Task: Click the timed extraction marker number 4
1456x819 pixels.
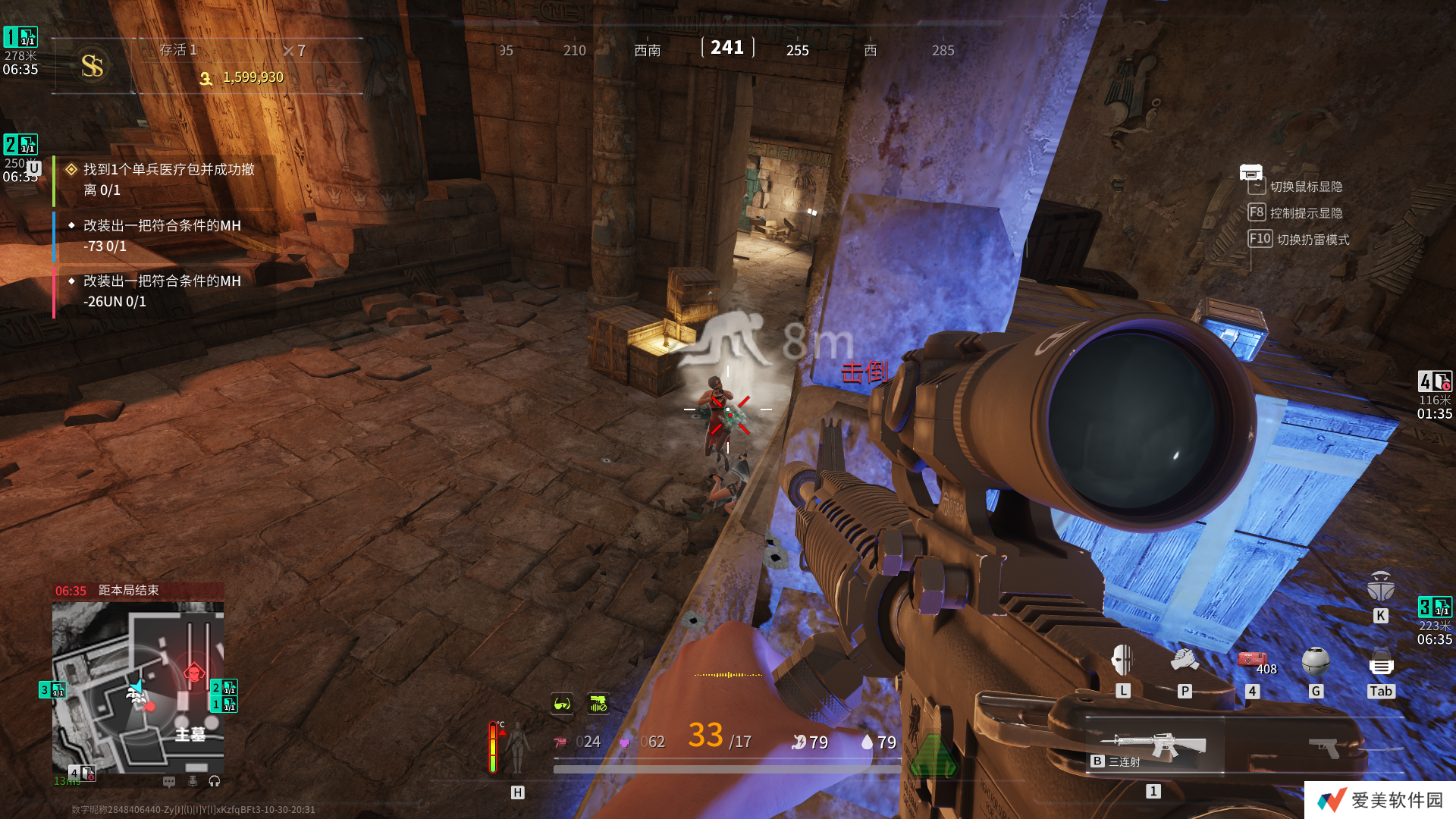Action: pyautogui.click(x=1435, y=381)
